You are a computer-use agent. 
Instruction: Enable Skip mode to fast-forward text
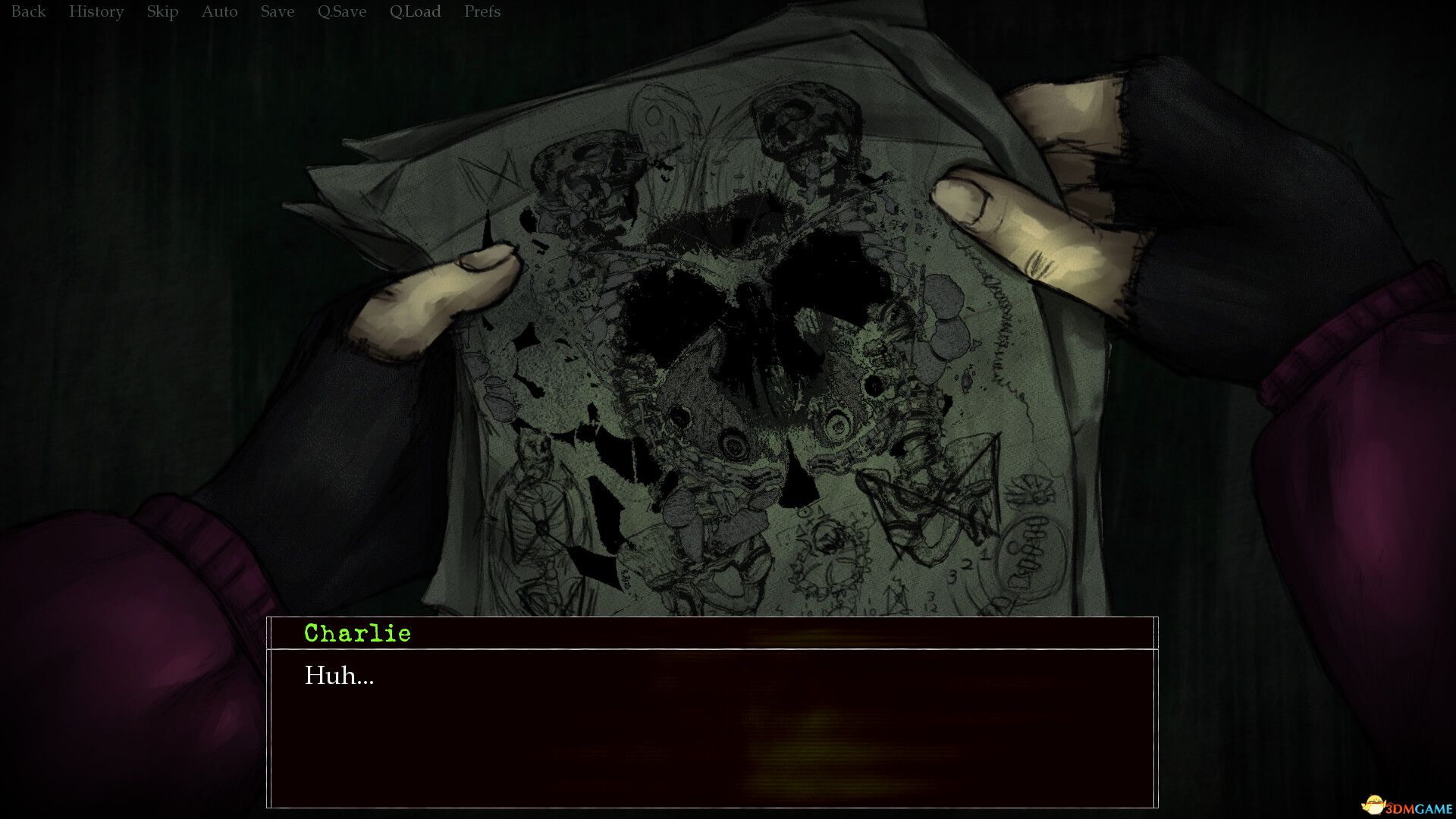162,11
